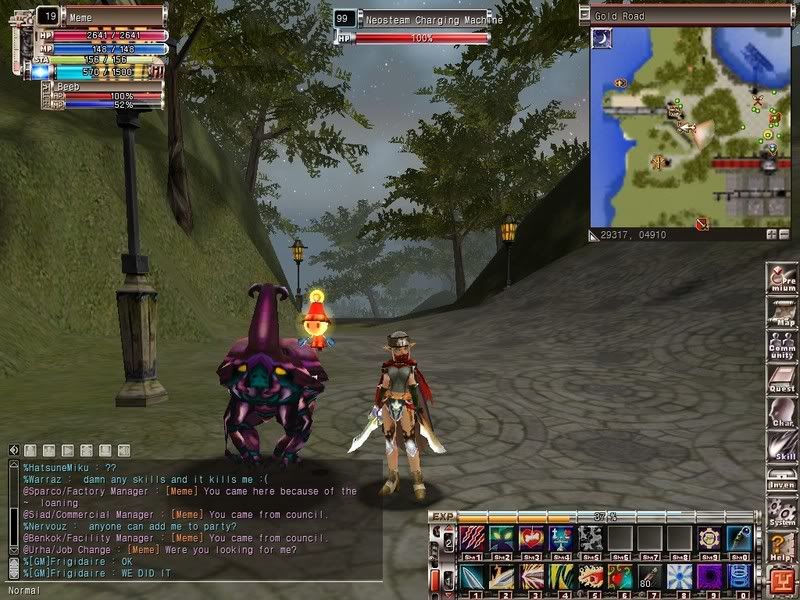
Task: Use the purple vortex skill in slot 9
Action: click(709, 577)
